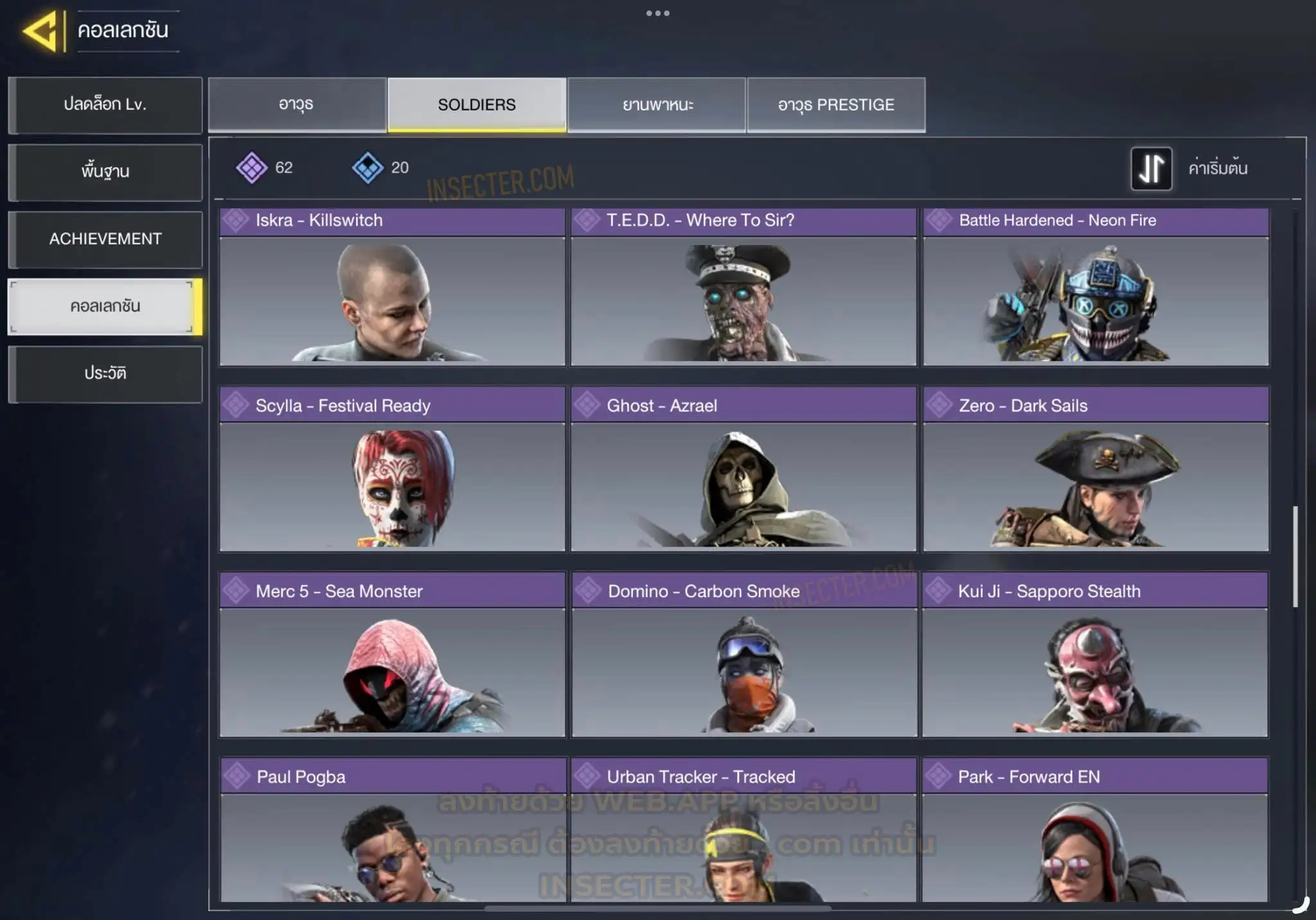Open the ACHIEVEMENT section
The image size is (1316, 920).
pos(105,239)
